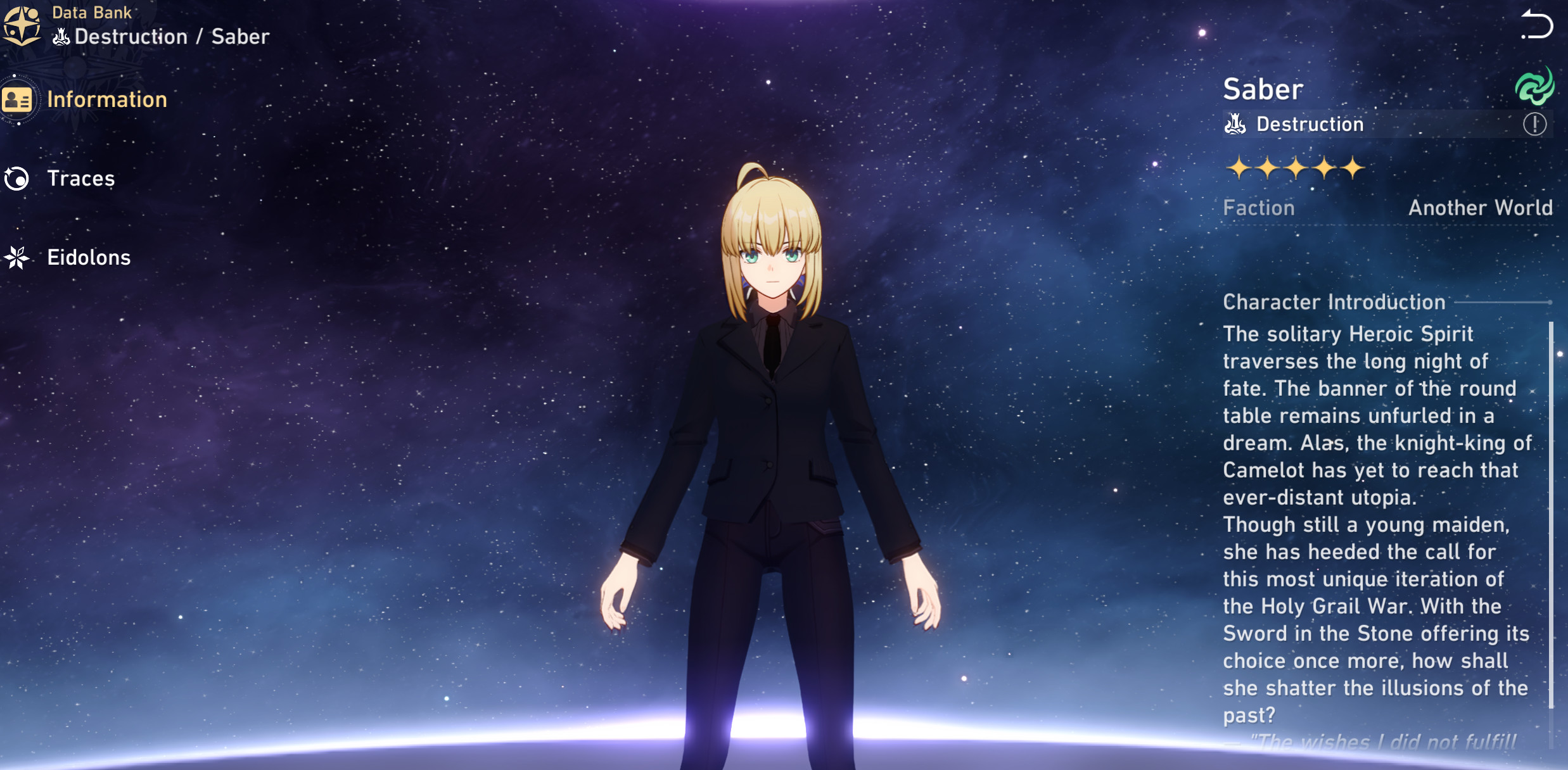The height and width of the screenshot is (770, 1568).
Task: Click the Faction label
Action: [x=1258, y=208]
